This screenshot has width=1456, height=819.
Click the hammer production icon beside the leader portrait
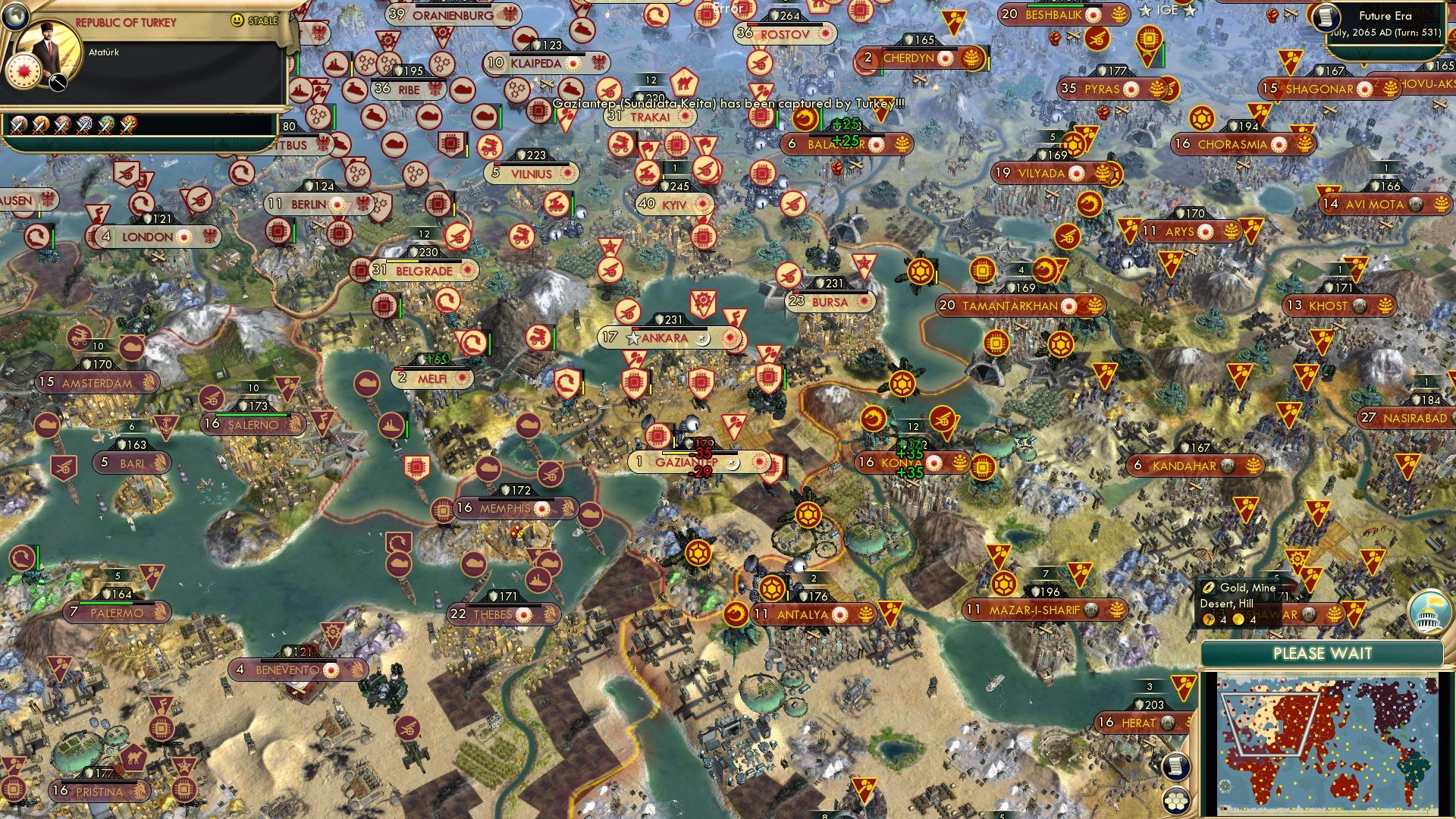[57, 83]
